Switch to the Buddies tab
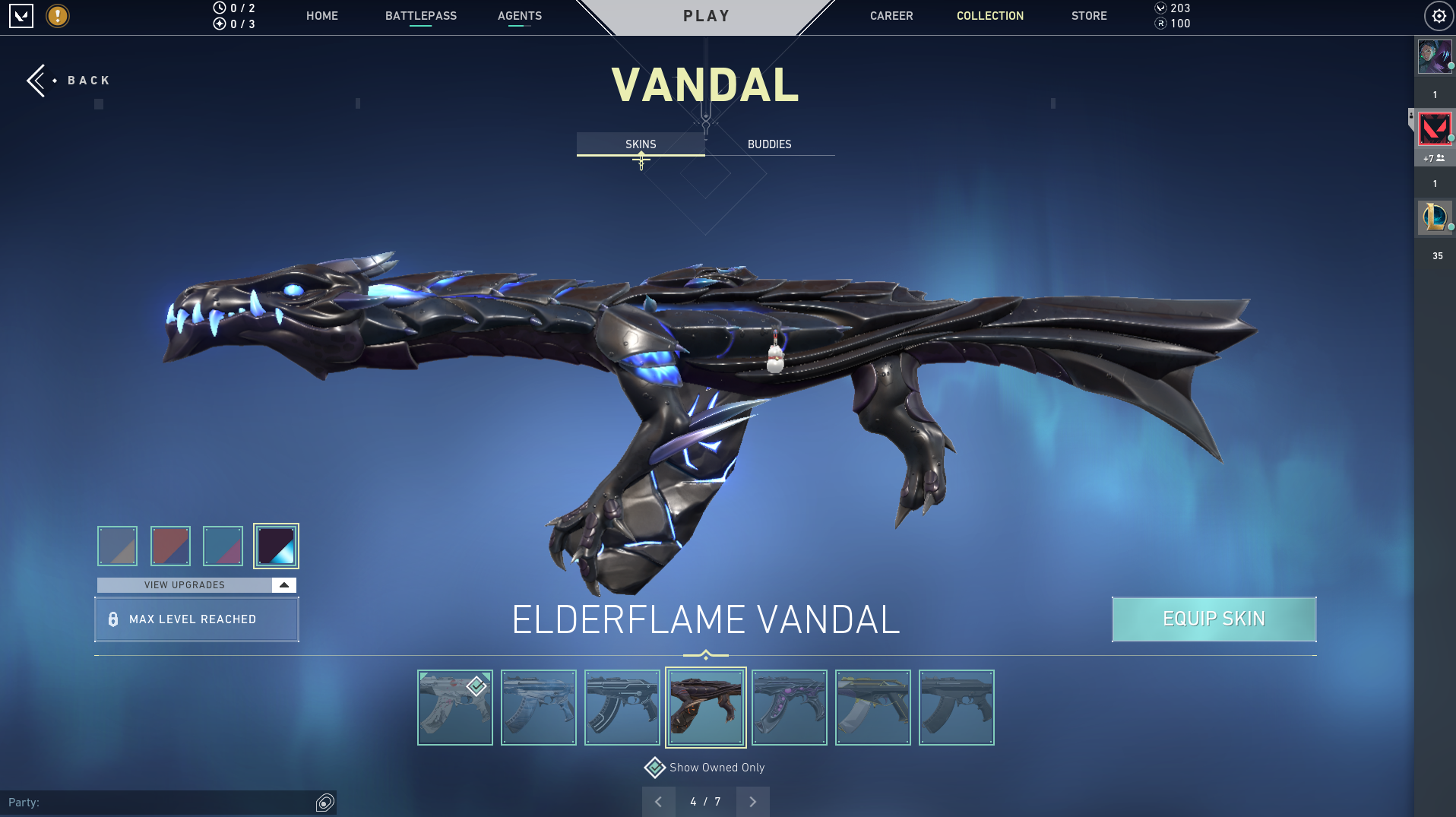 click(x=769, y=144)
